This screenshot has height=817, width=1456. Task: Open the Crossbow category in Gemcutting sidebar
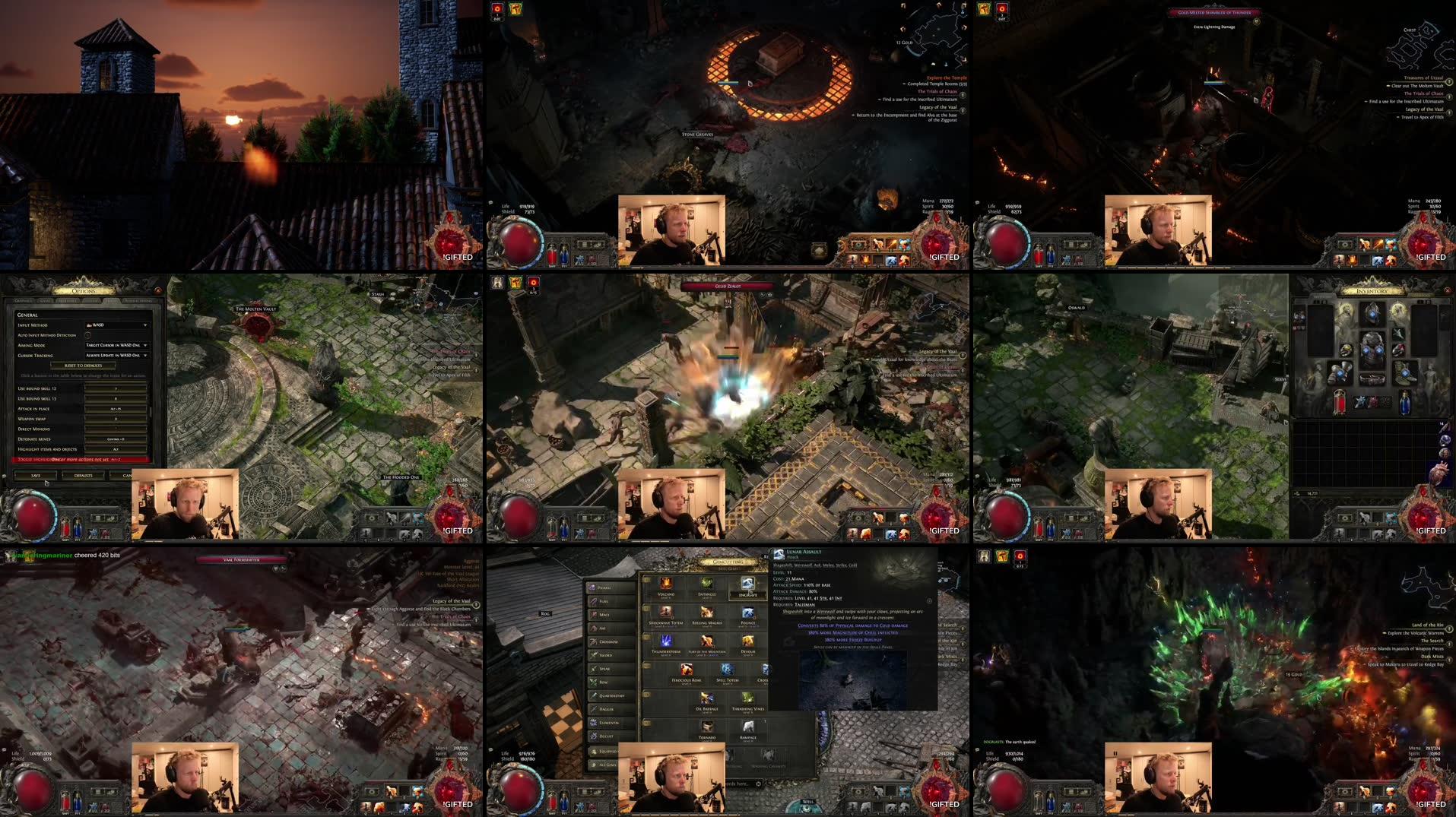605,641
